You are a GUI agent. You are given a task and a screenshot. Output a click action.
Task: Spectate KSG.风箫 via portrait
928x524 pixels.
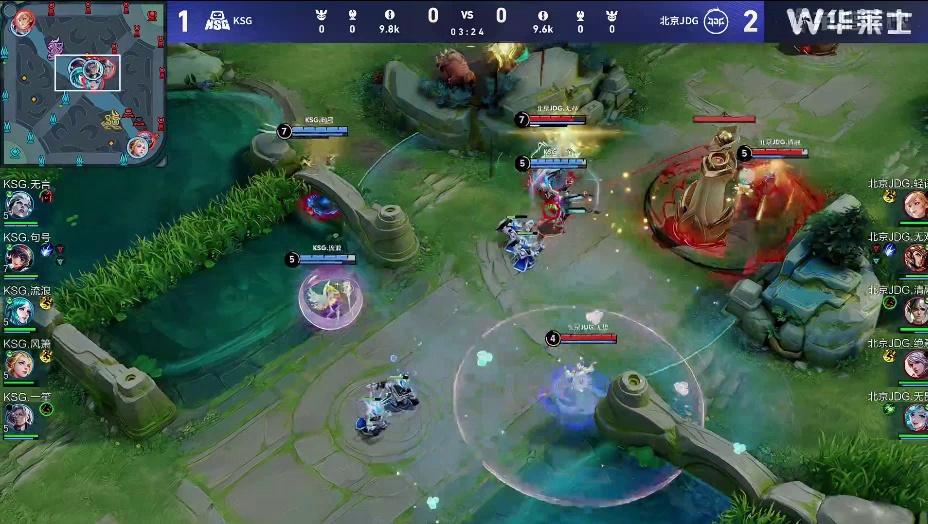[19, 364]
